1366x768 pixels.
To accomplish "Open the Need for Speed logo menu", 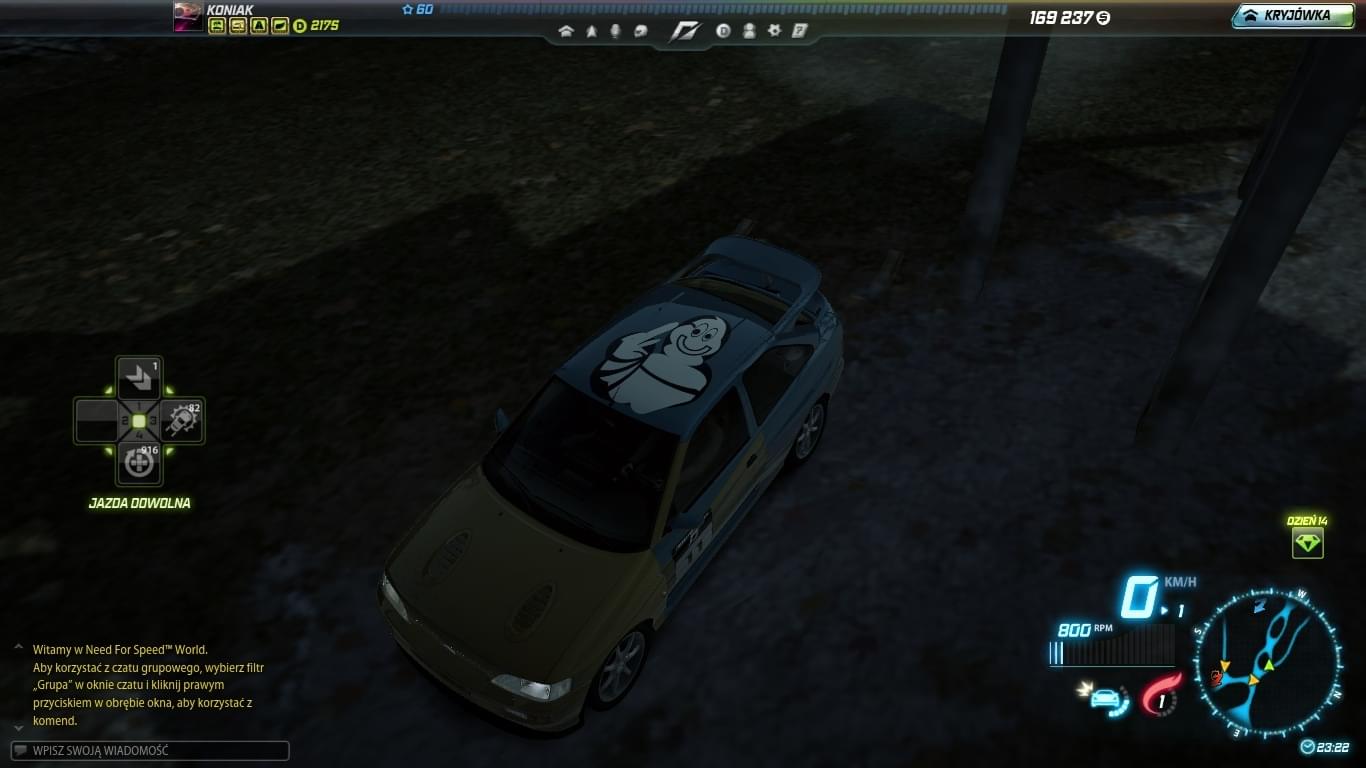I will [685, 31].
